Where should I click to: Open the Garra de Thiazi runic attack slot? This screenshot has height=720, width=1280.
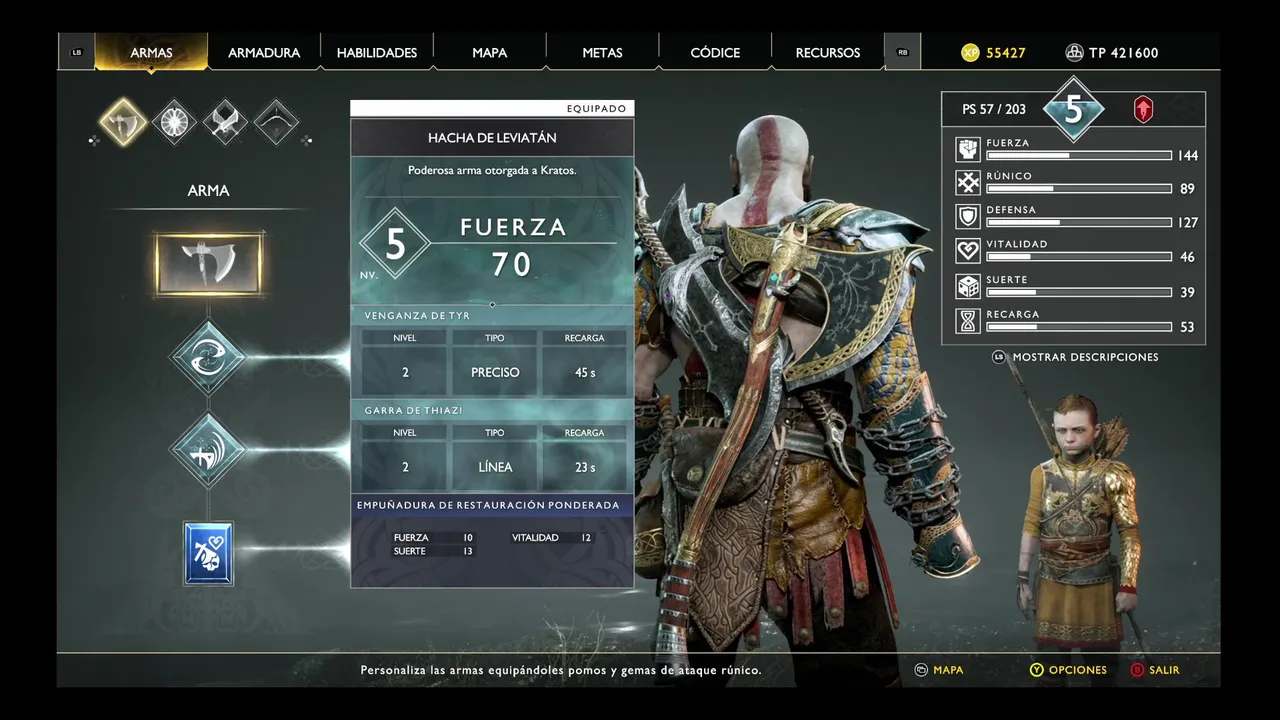(208, 450)
